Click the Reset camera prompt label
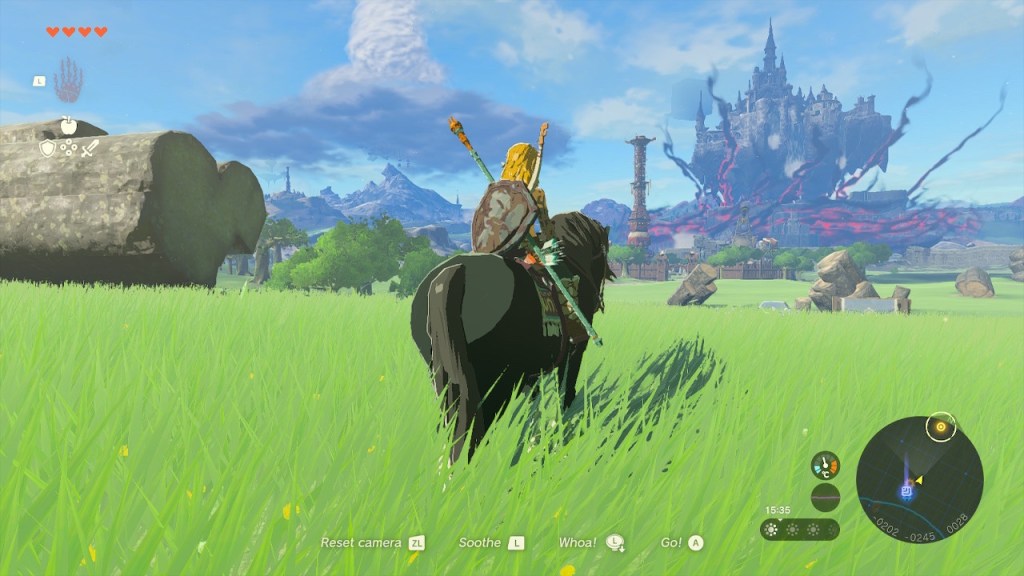1024x576 pixels. point(360,542)
